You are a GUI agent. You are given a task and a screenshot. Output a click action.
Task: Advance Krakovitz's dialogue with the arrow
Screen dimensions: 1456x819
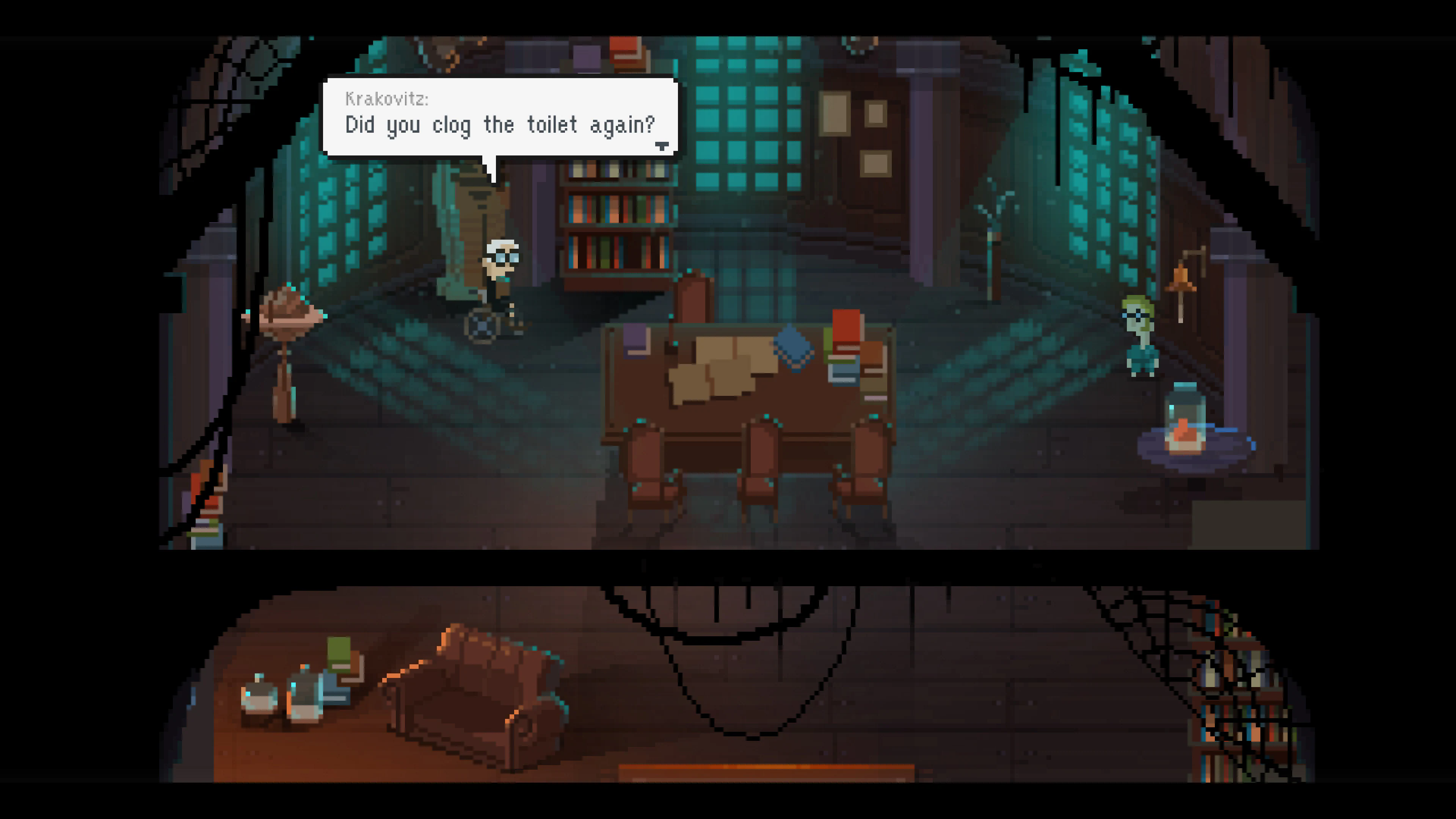[x=662, y=146]
